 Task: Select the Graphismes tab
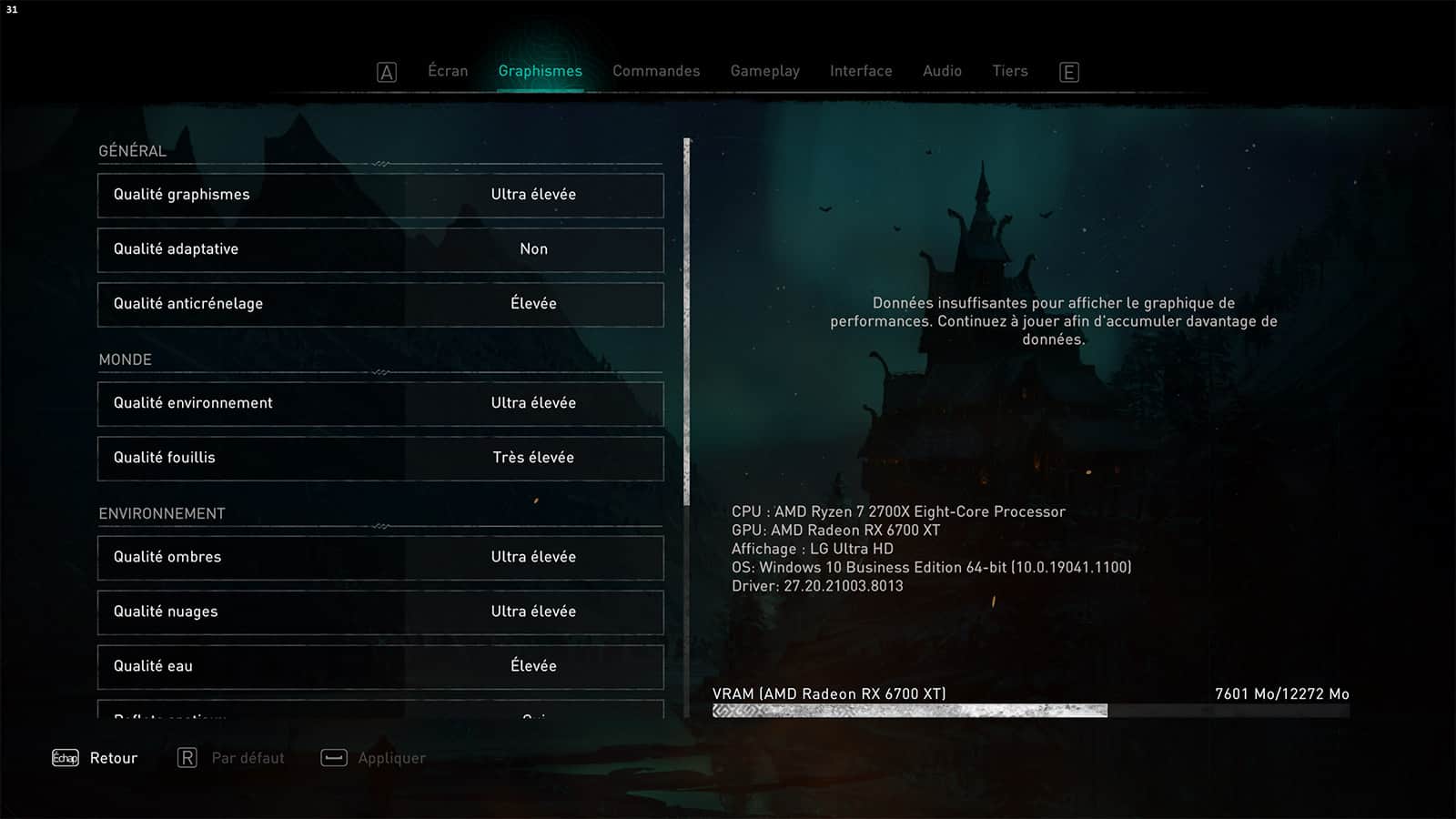coord(540,71)
